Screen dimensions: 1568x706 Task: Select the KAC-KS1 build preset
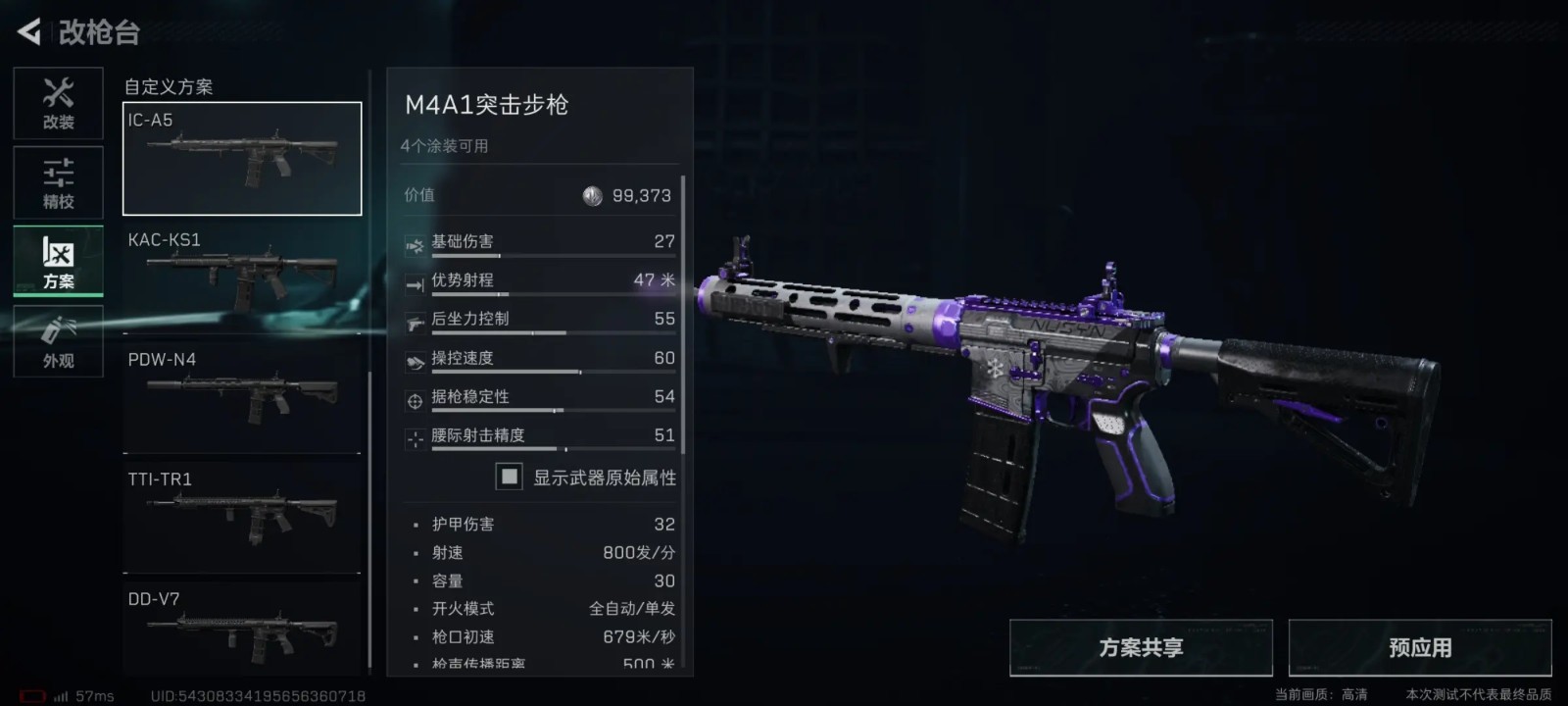[x=242, y=277]
